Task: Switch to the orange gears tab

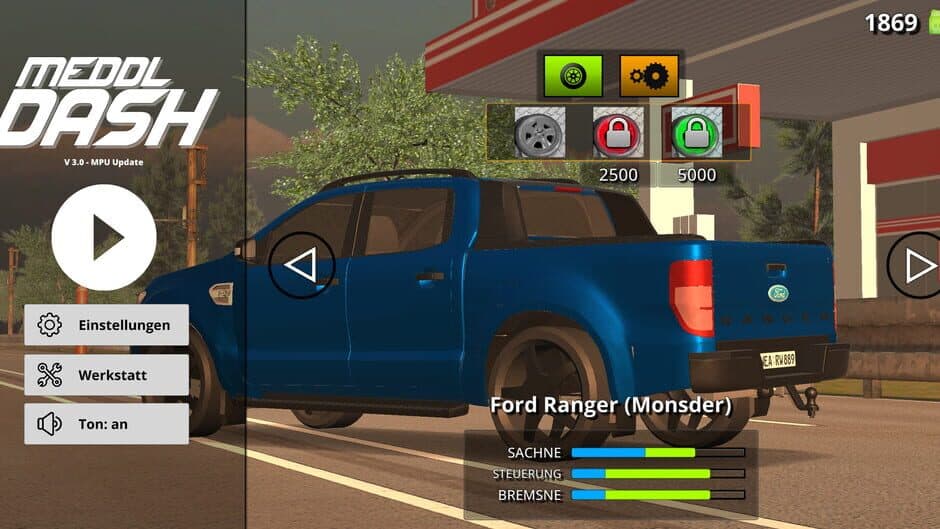Action: [649, 75]
